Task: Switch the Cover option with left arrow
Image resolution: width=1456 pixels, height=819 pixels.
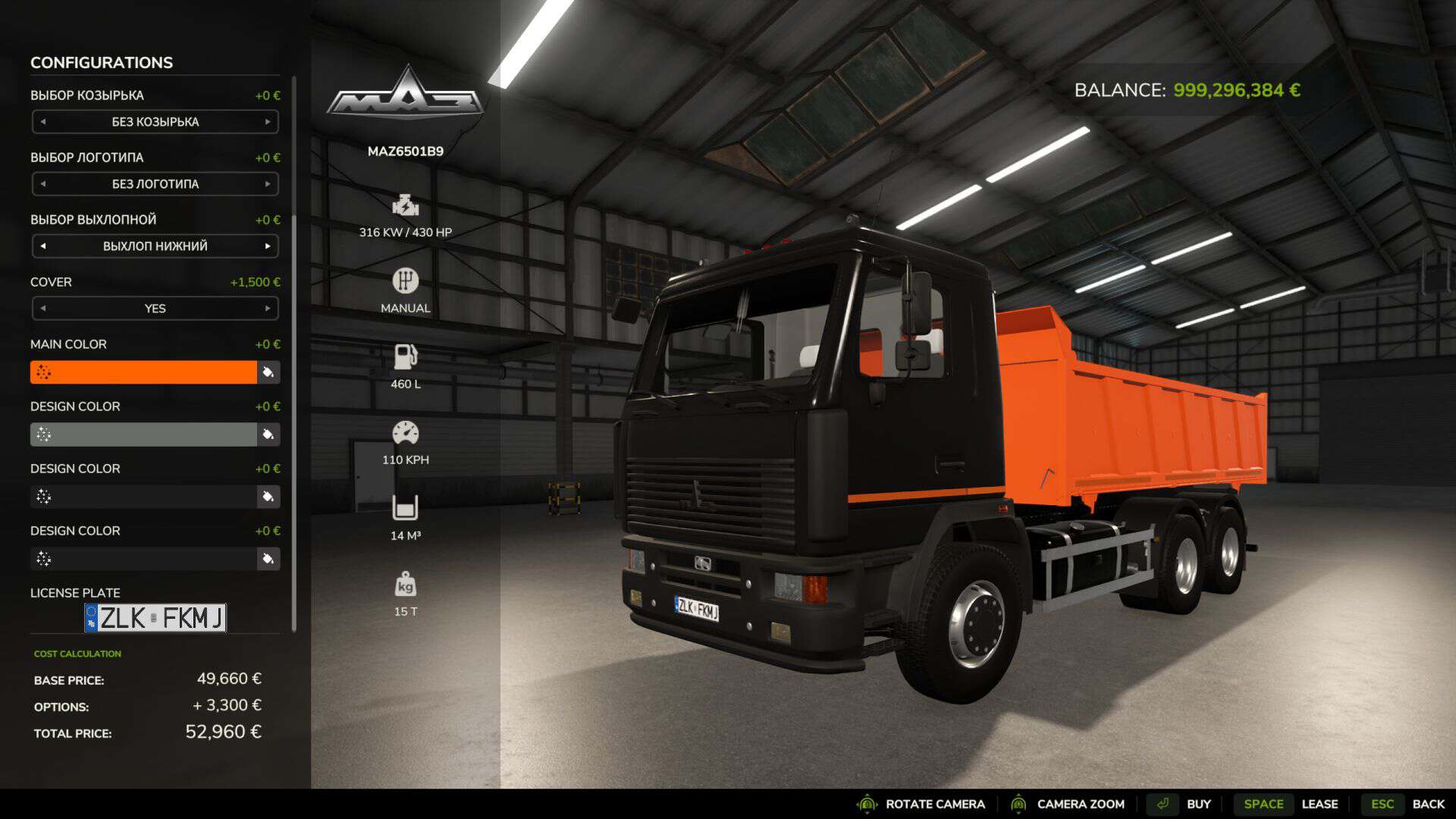Action: [43, 309]
